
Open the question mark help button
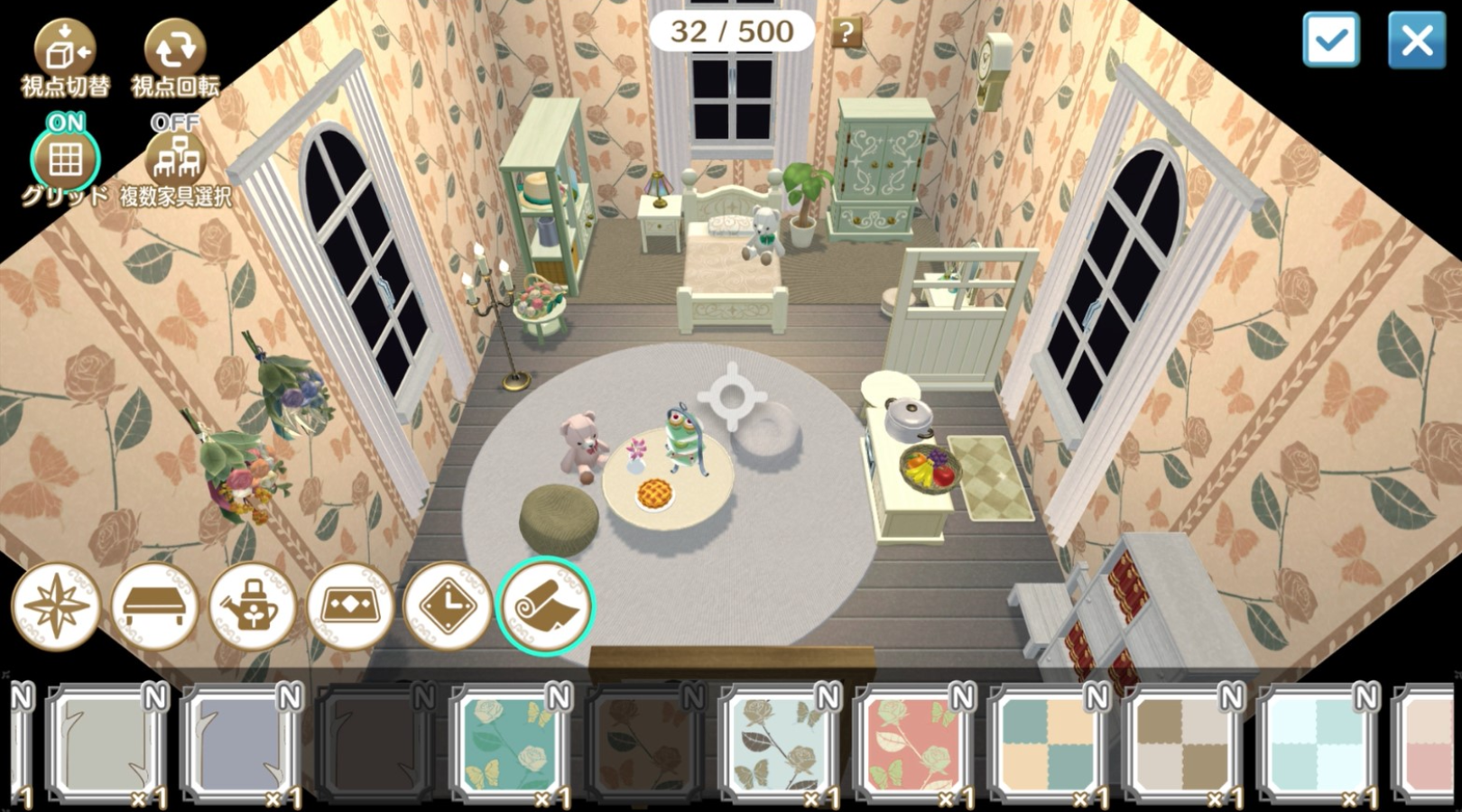(x=846, y=33)
